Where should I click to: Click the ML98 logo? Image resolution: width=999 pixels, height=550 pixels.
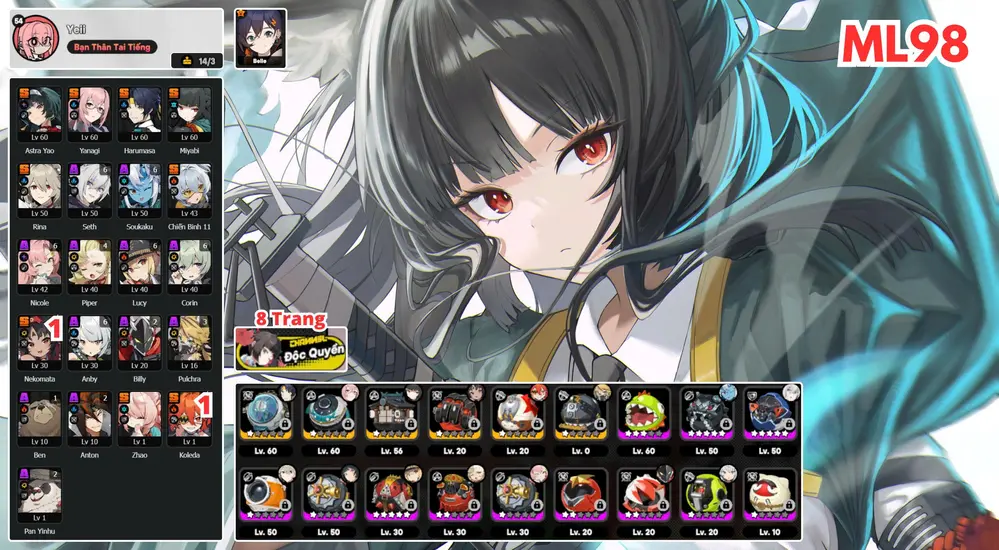point(904,43)
